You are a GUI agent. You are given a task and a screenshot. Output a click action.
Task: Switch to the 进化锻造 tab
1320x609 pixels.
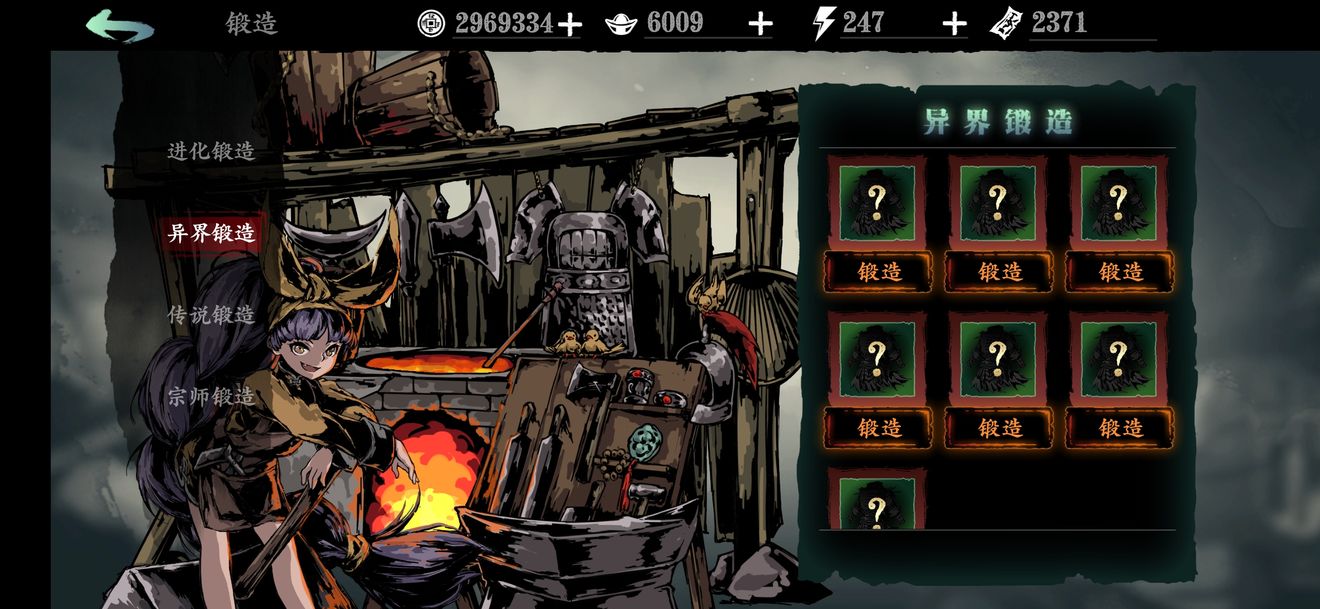pyautogui.click(x=211, y=151)
